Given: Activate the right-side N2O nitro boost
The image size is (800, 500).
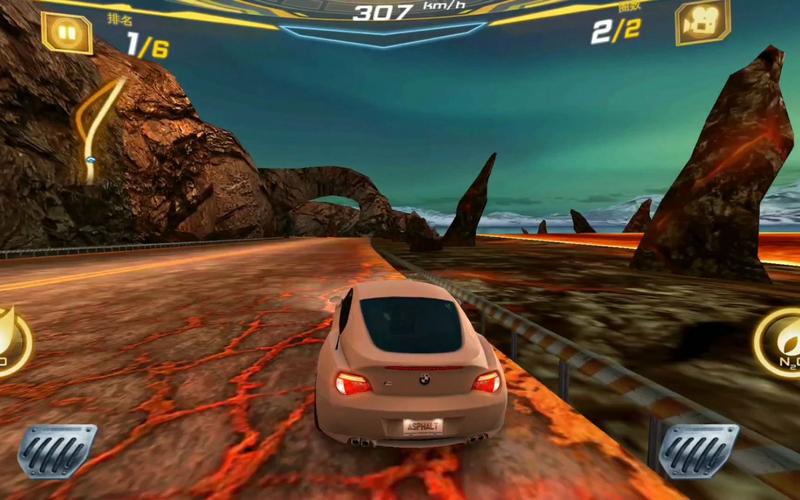Looking at the screenshot, I should coord(780,343).
